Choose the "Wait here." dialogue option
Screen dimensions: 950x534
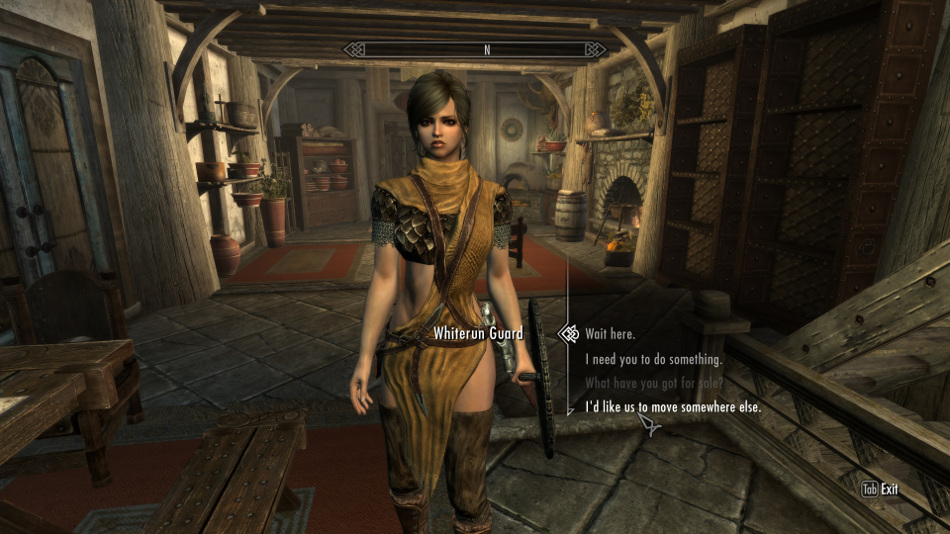pos(610,334)
